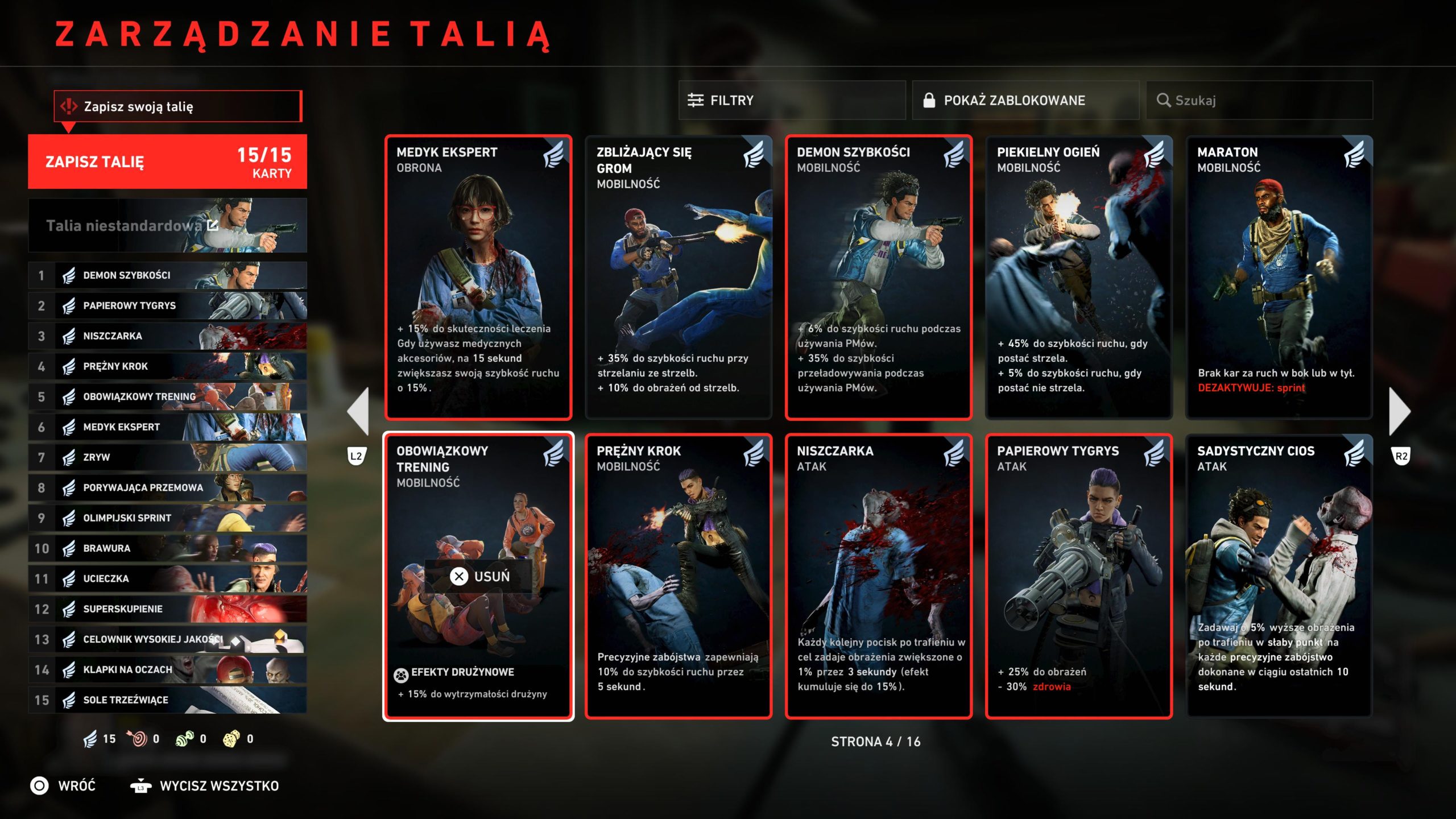Select Zryw in the deck list
The height and width of the screenshot is (819, 1456).
(x=167, y=457)
